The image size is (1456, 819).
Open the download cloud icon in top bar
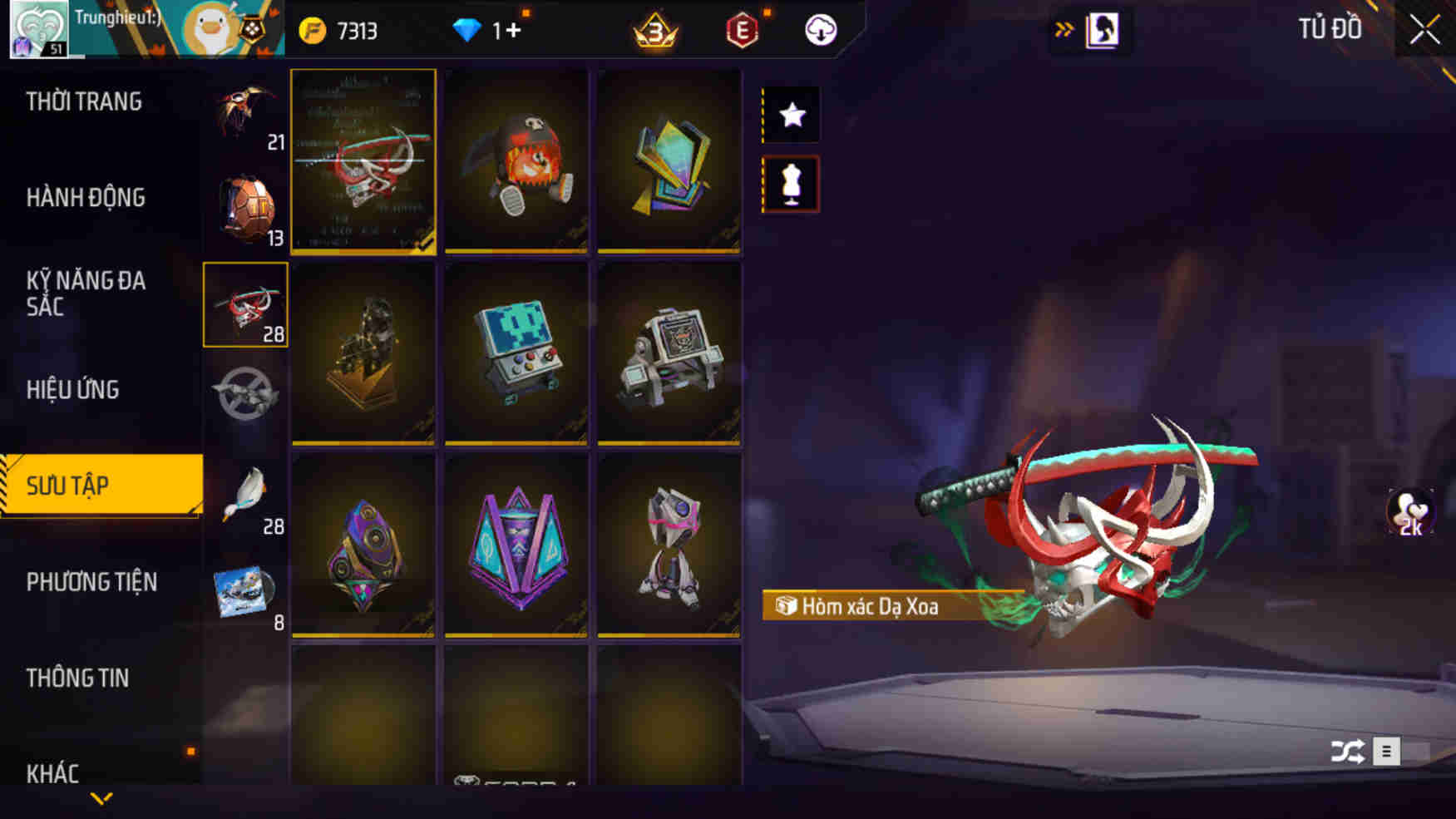(818, 30)
